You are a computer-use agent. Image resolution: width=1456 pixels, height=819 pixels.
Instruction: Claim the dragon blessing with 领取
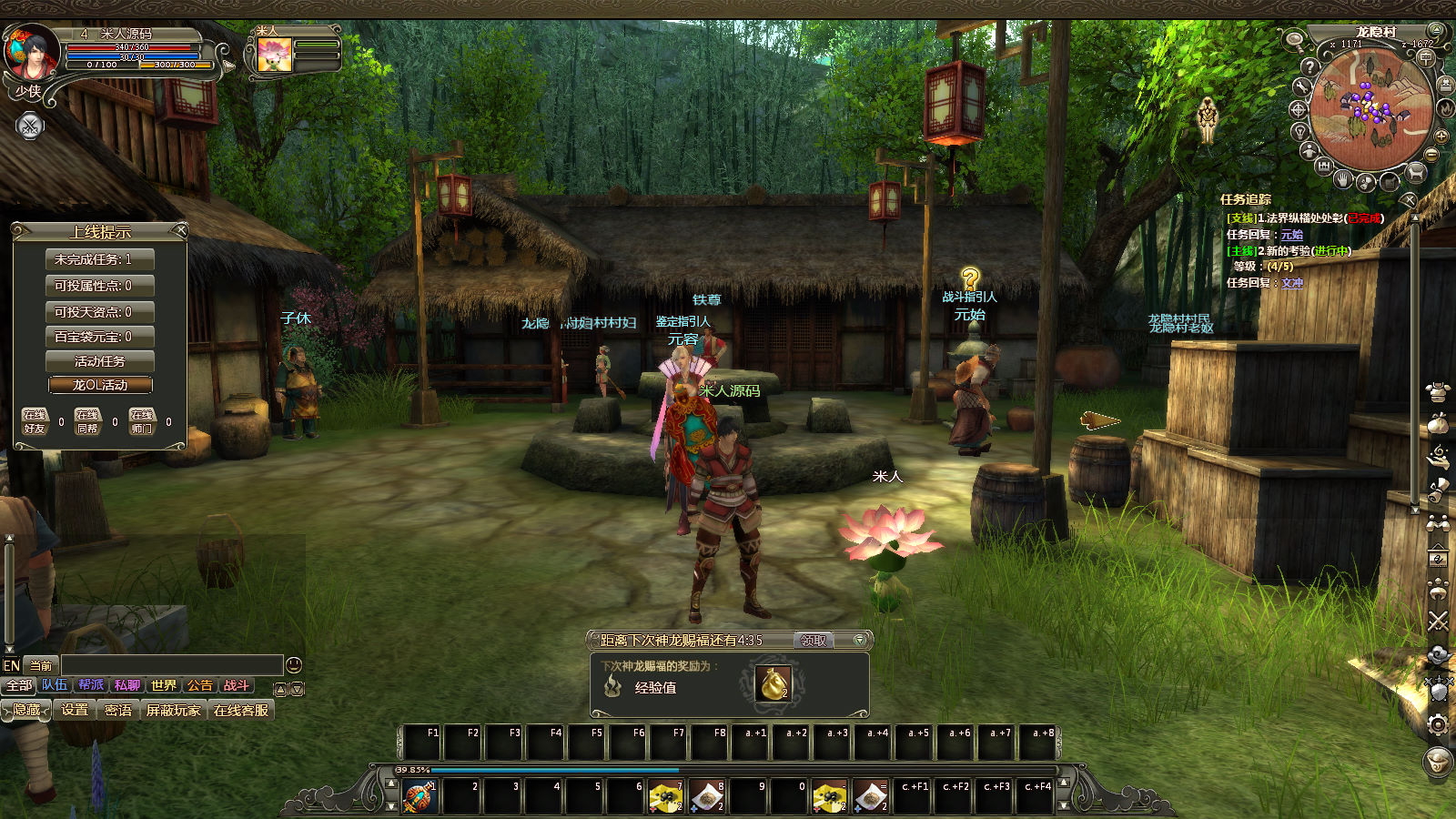(814, 641)
